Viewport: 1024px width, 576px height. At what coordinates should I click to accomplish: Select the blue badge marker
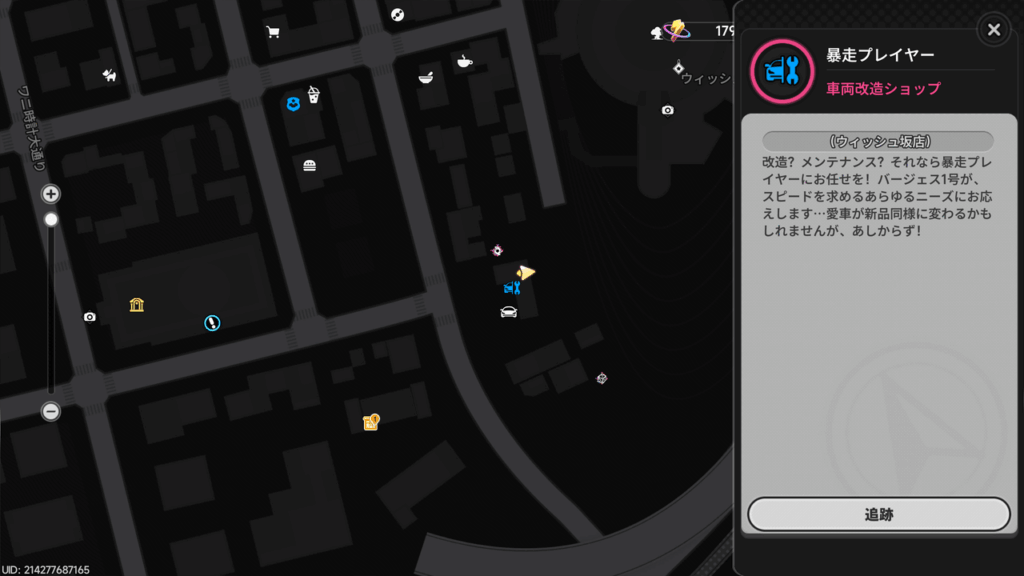click(x=293, y=103)
